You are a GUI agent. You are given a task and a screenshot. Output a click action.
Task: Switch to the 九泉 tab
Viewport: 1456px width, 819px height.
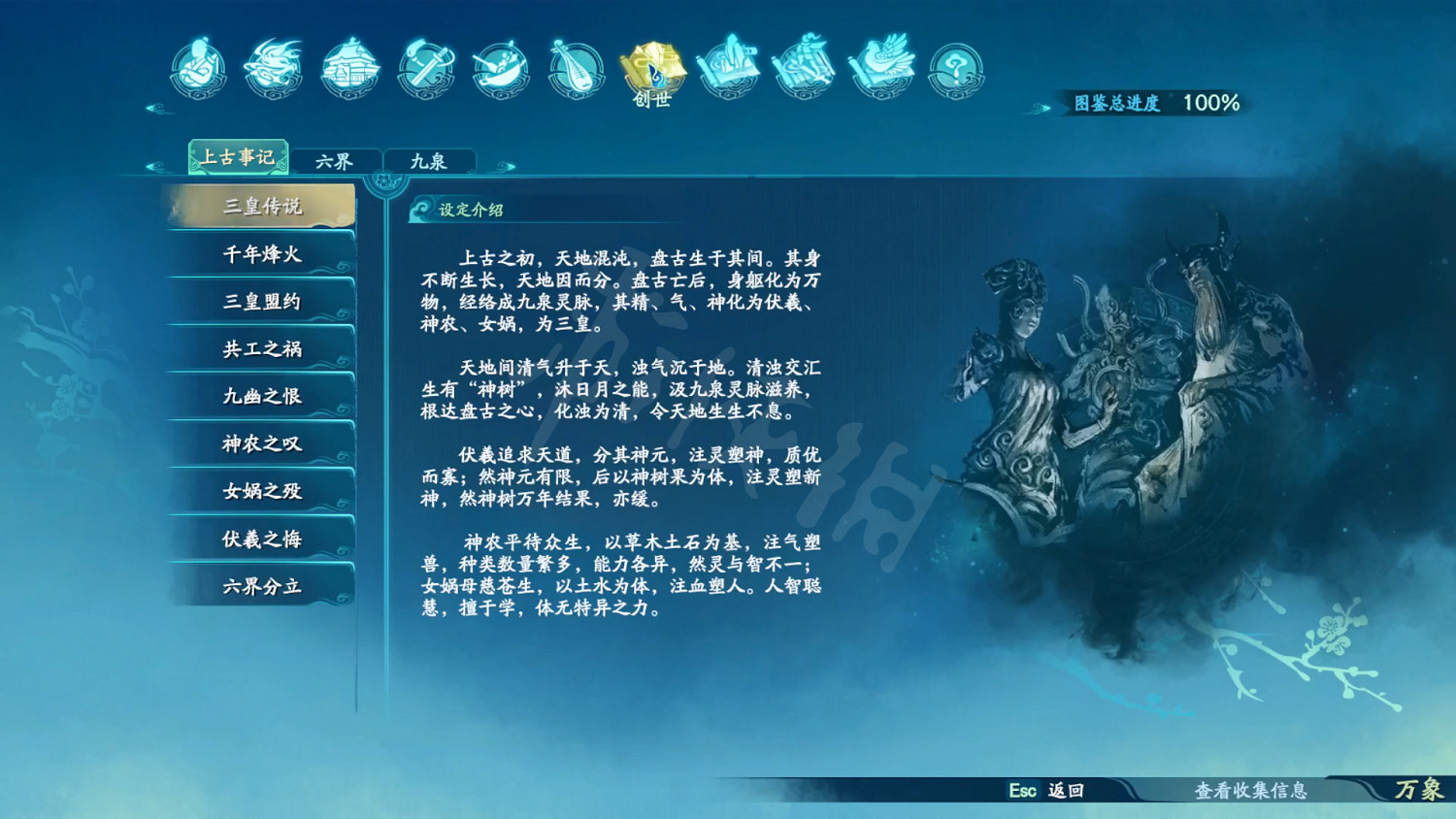430,158
